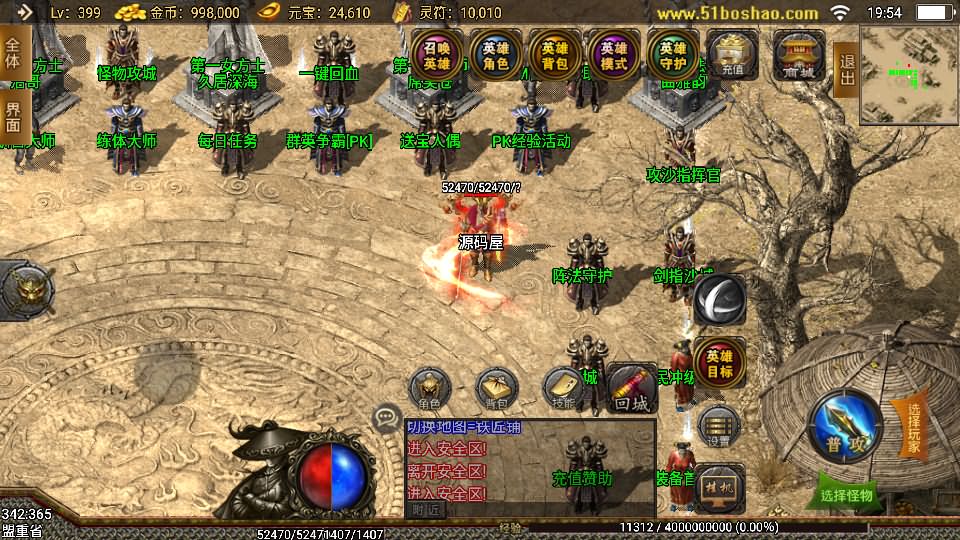Image resolution: width=960 pixels, height=540 pixels.
Task: Activate the 英雄守护 hero guard button
Action: pyautogui.click(x=673, y=55)
